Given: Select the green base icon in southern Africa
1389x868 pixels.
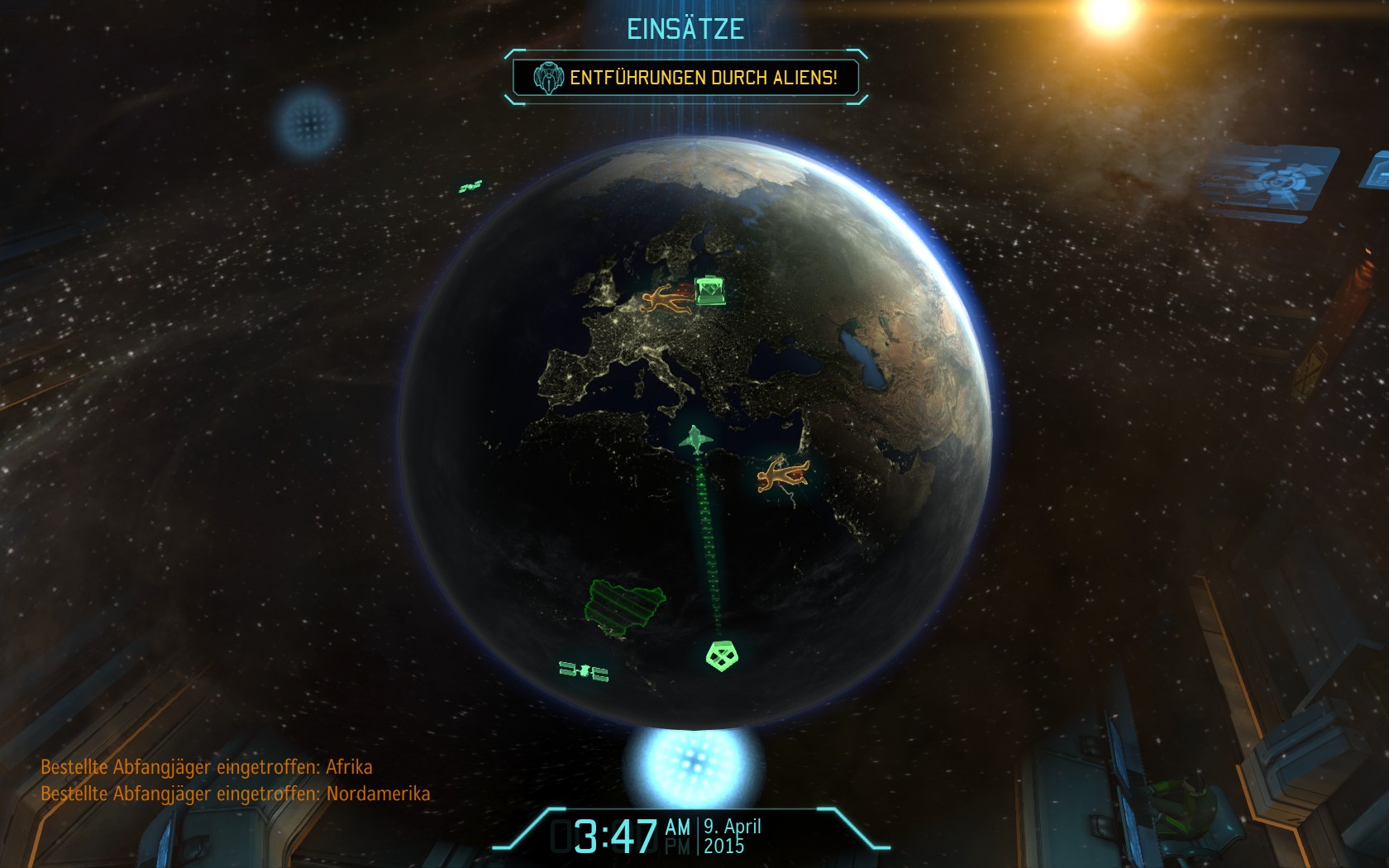Looking at the screenshot, I should 722,656.
